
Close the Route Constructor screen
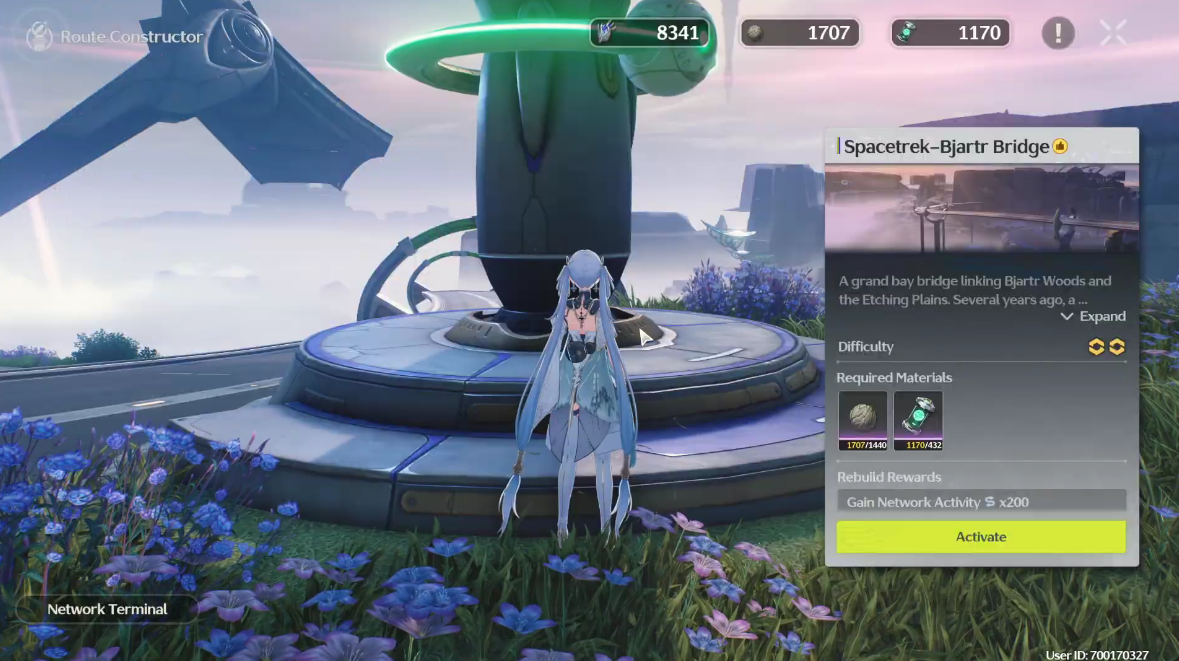1113,33
